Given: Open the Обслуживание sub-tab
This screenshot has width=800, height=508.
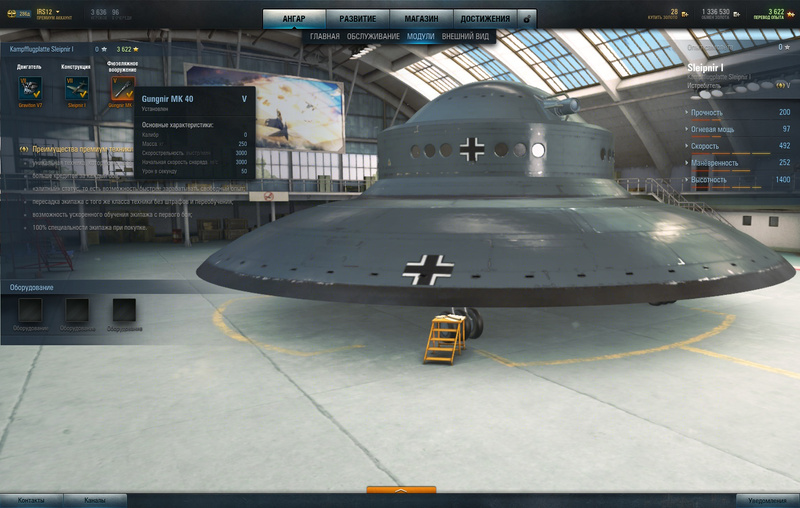Looking at the screenshot, I should tap(373, 36).
